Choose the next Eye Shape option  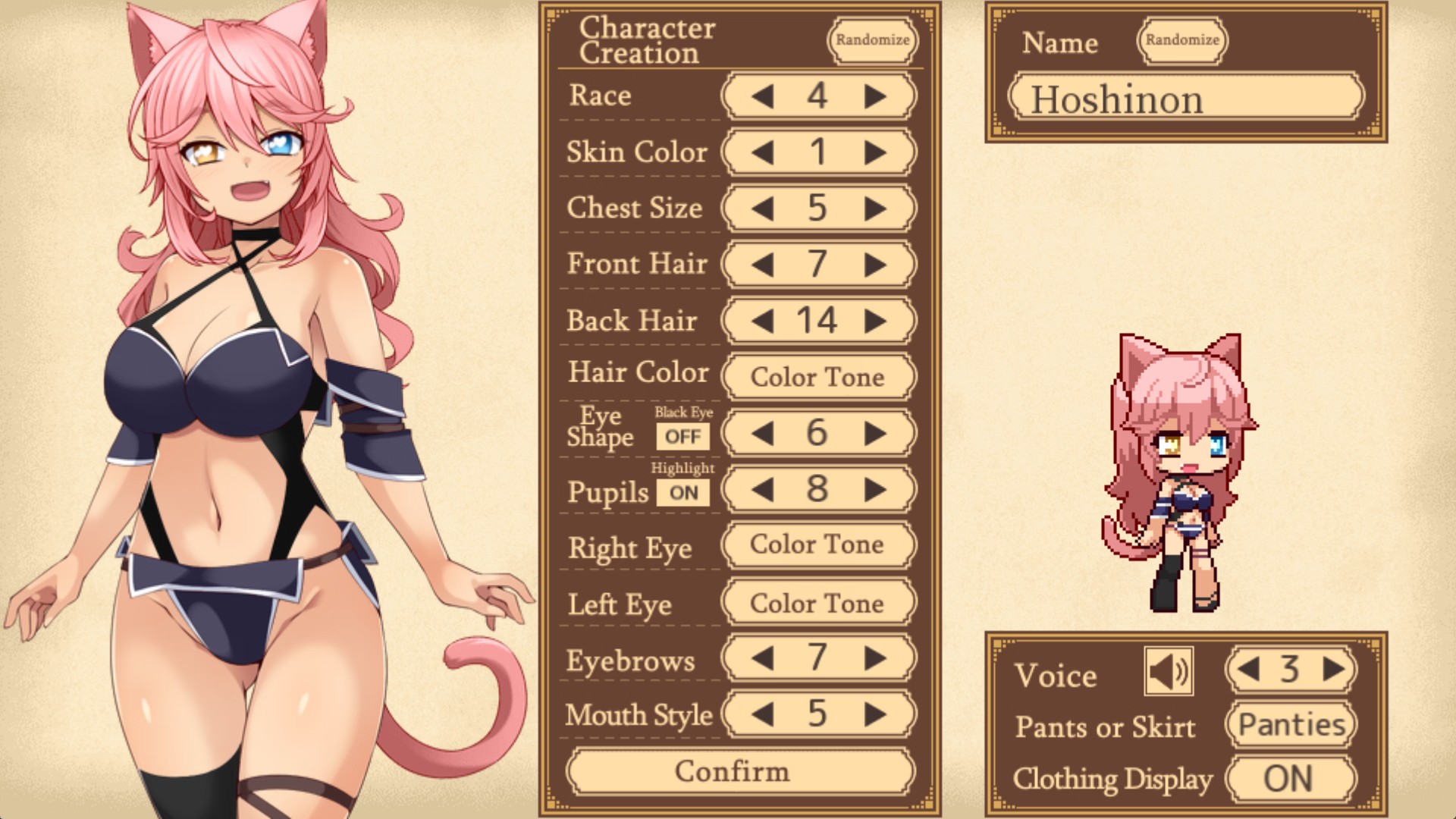point(875,433)
